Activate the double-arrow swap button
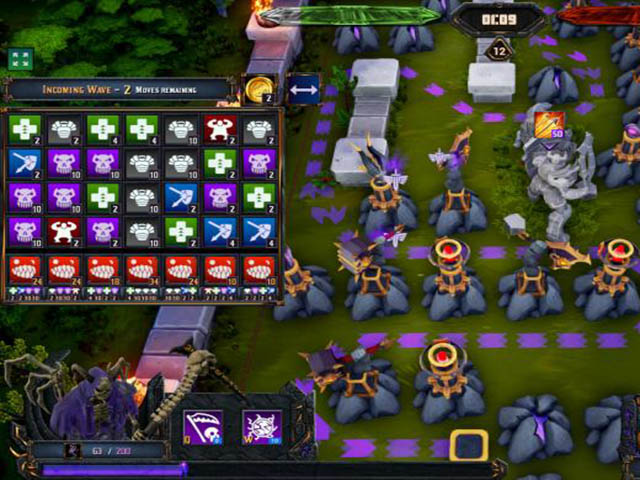The image size is (640, 480). click(303, 89)
